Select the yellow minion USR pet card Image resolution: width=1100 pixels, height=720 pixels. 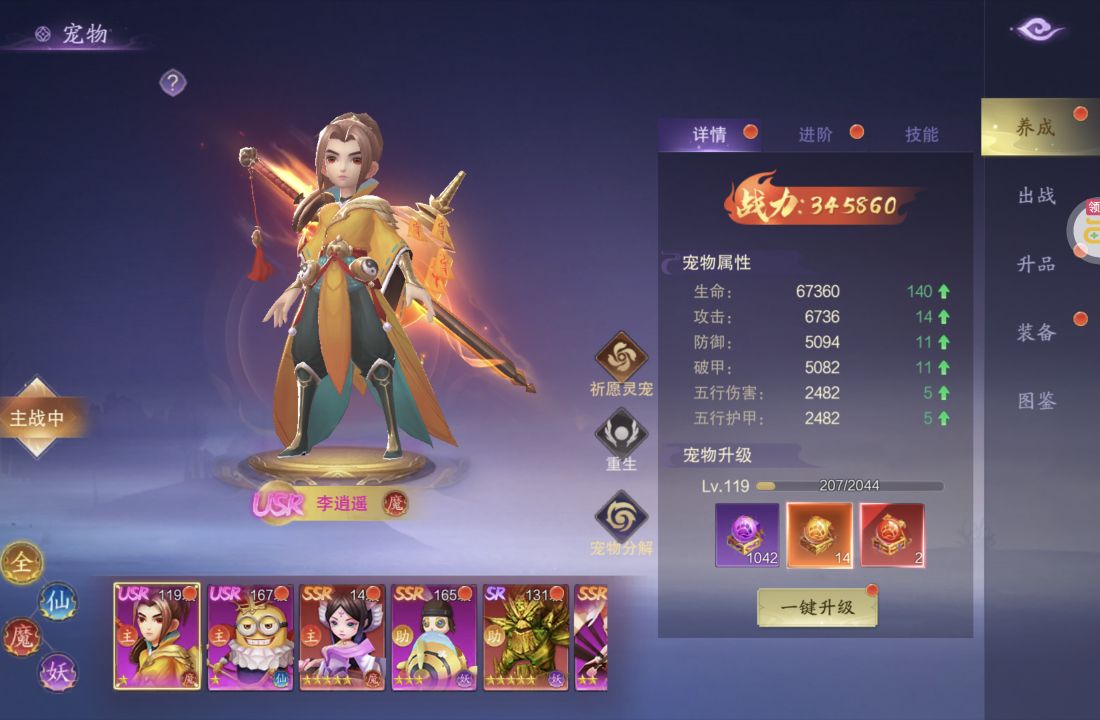pos(248,637)
